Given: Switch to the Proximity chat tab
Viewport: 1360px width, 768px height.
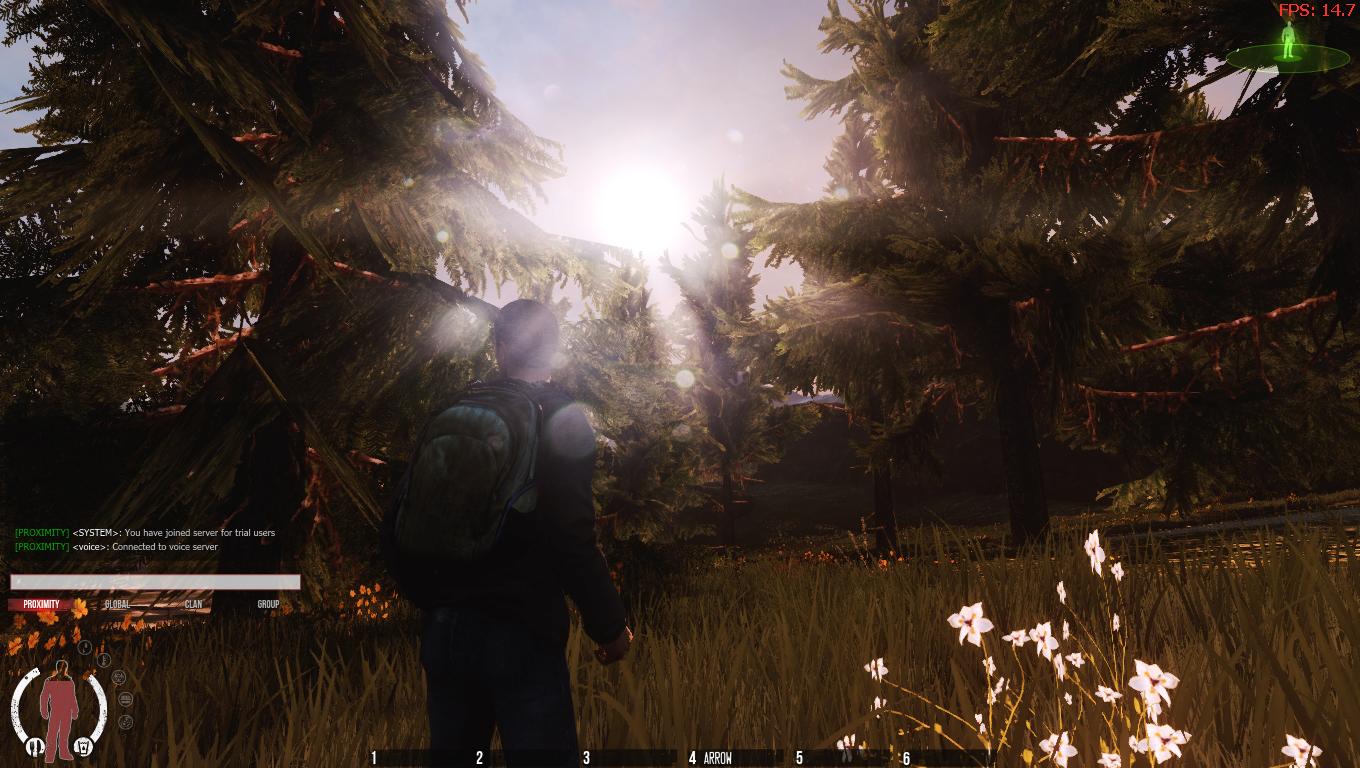Looking at the screenshot, I should pos(42,605).
